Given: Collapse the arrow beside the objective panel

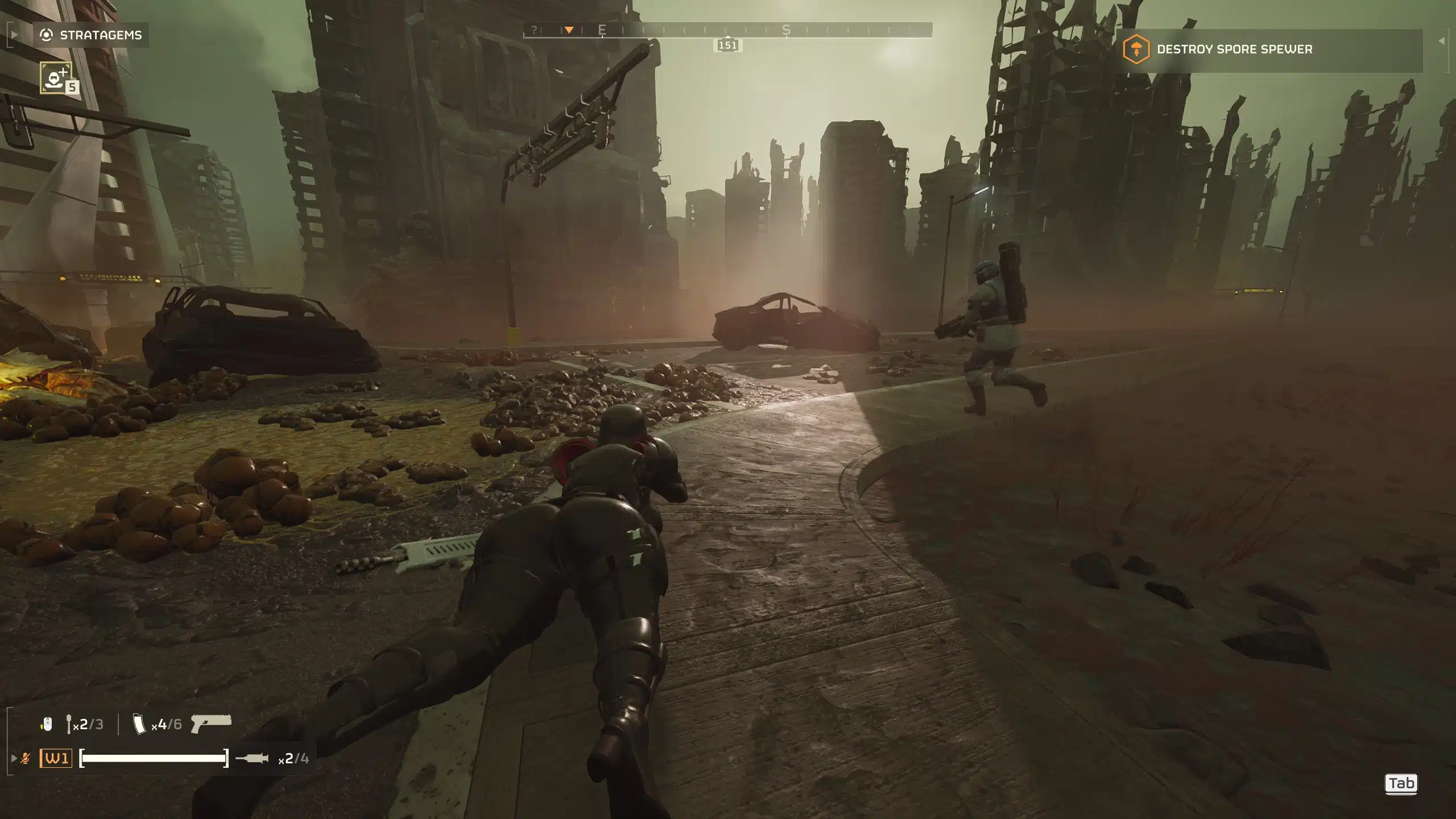Looking at the screenshot, I should [1441, 41].
